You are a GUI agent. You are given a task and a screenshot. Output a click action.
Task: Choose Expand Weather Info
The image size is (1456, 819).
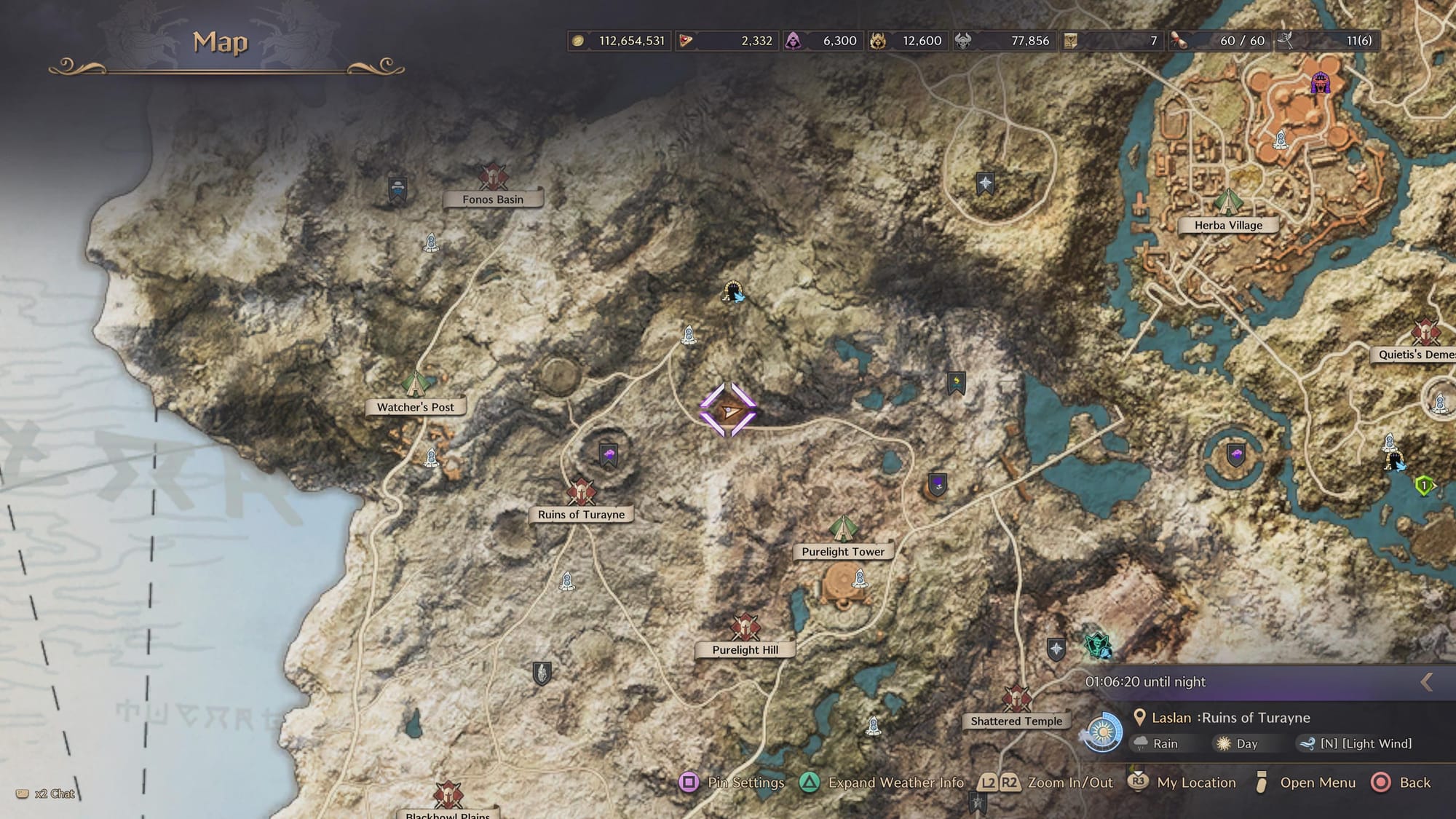point(882,783)
